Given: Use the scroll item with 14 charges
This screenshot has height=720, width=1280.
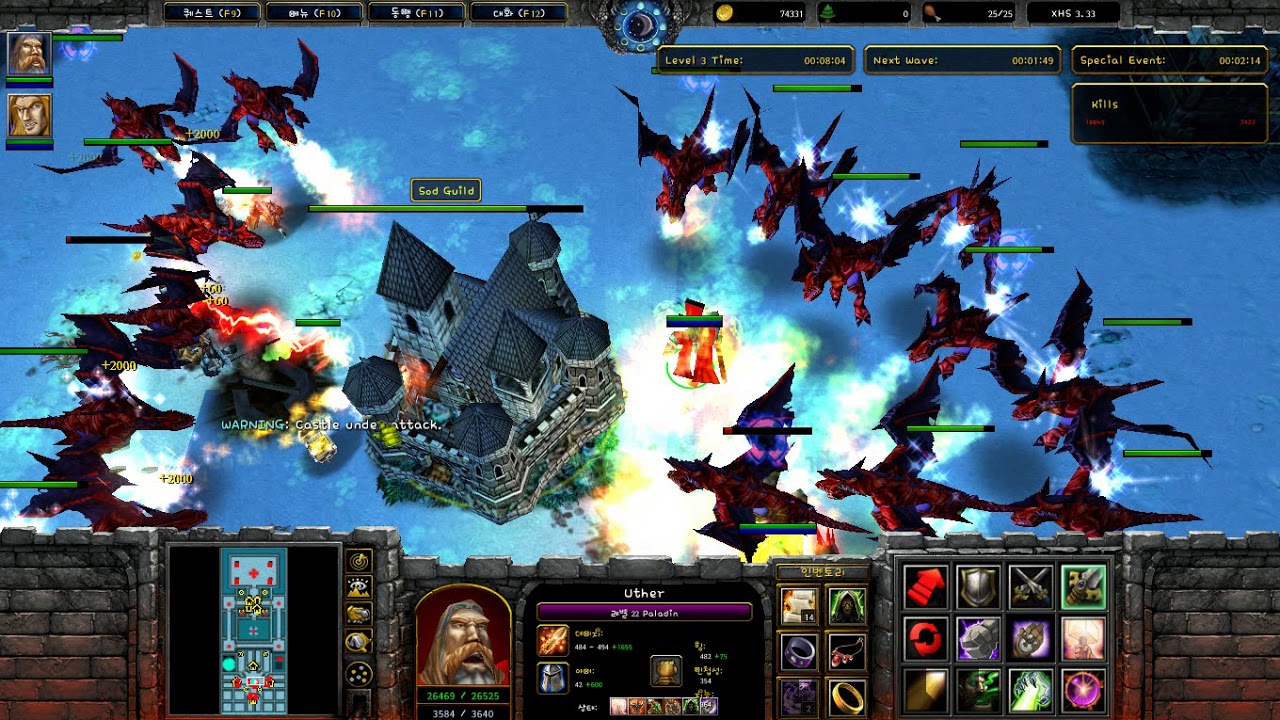Looking at the screenshot, I should tap(799, 606).
